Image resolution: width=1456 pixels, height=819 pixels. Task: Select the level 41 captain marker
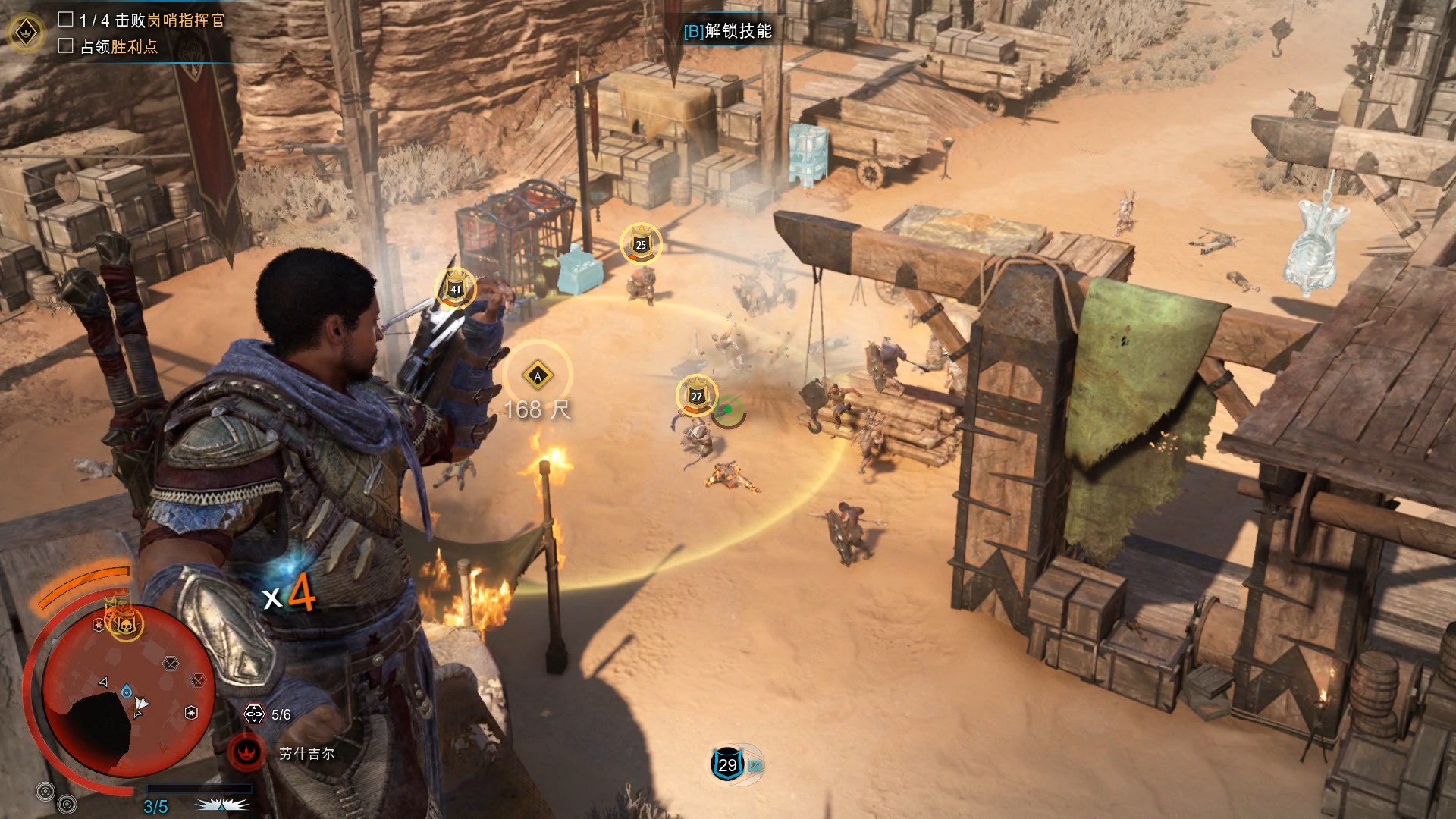[x=455, y=289]
